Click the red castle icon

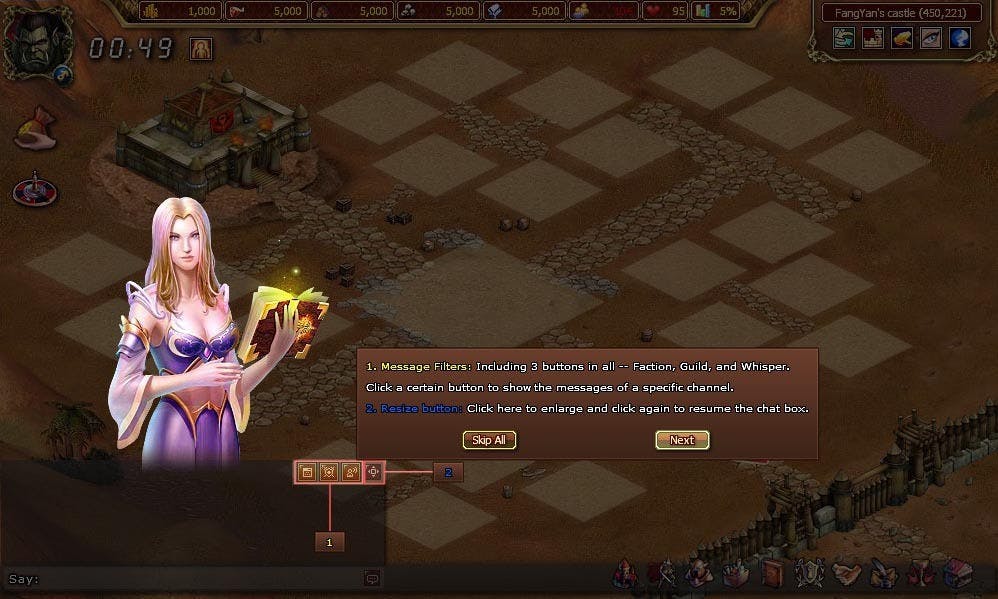click(x=873, y=38)
